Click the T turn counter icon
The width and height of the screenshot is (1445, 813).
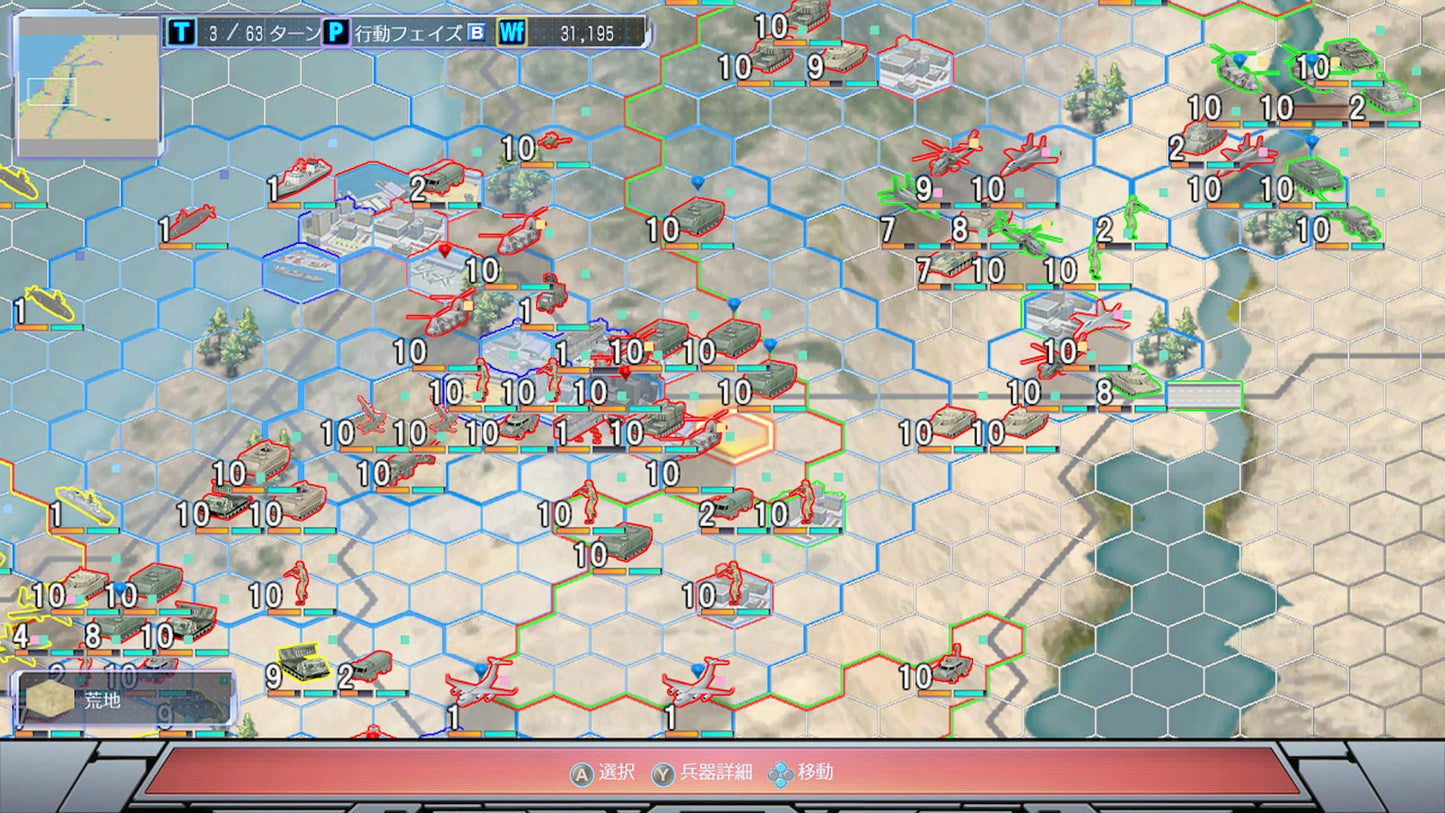pyautogui.click(x=181, y=29)
